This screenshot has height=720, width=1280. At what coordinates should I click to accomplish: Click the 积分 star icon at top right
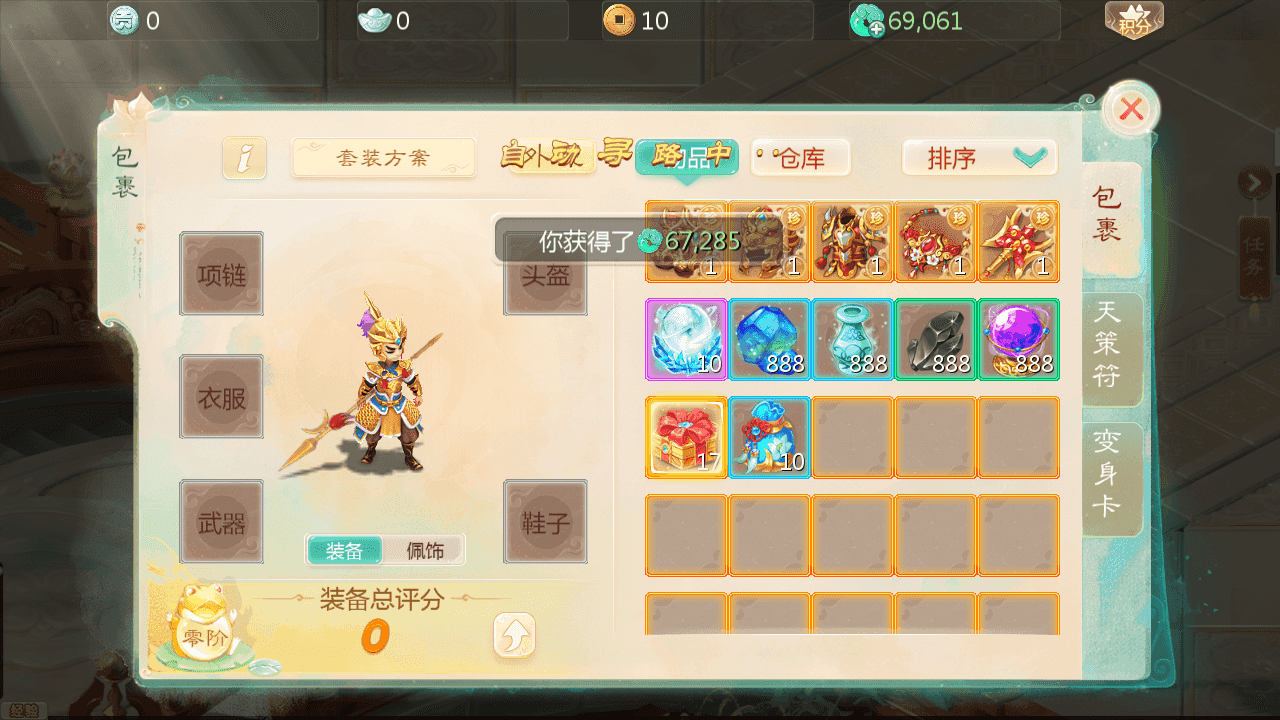pyautogui.click(x=1135, y=18)
